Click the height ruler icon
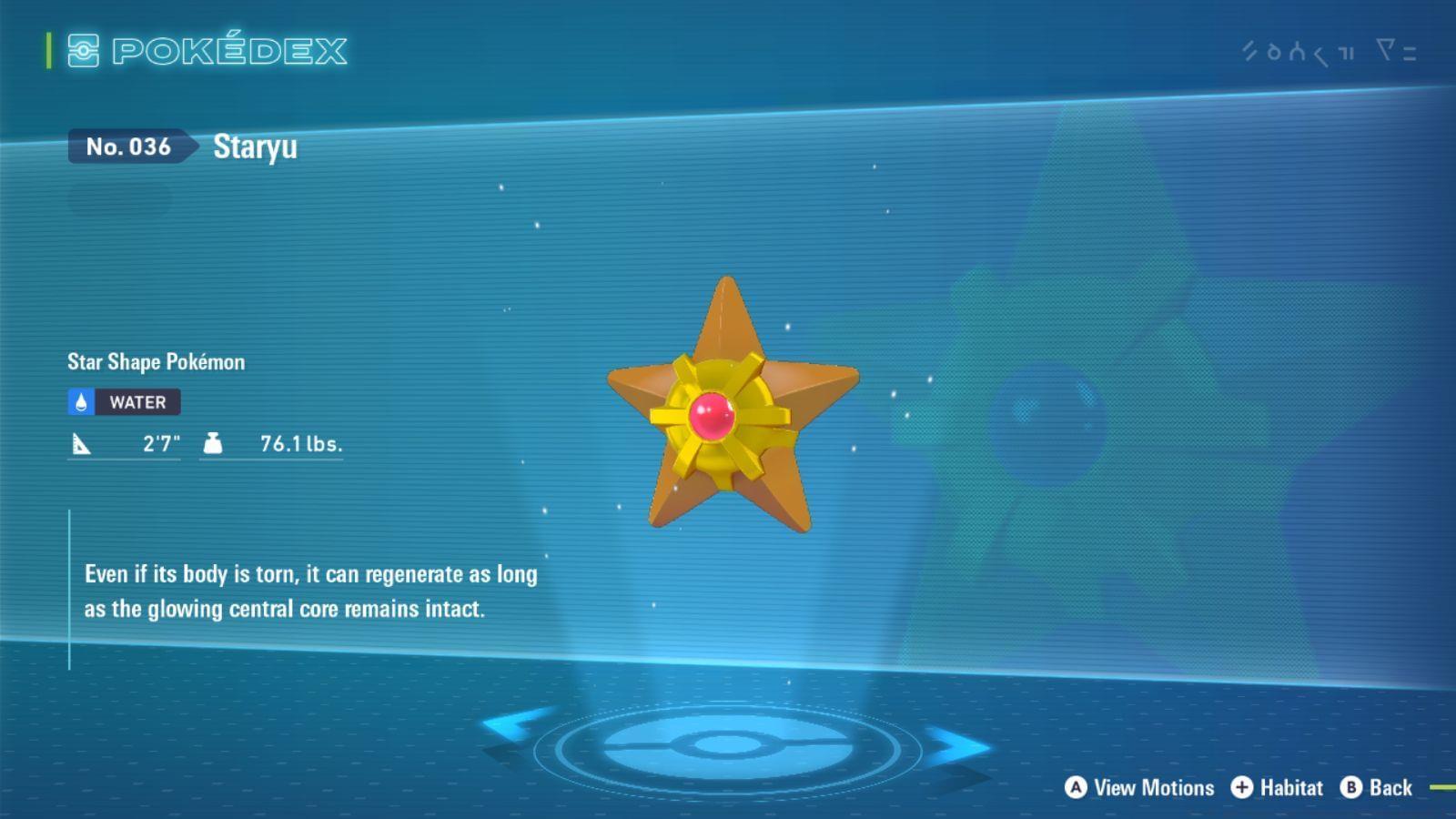Image resolution: width=1456 pixels, height=819 pixels. point(81,444)
